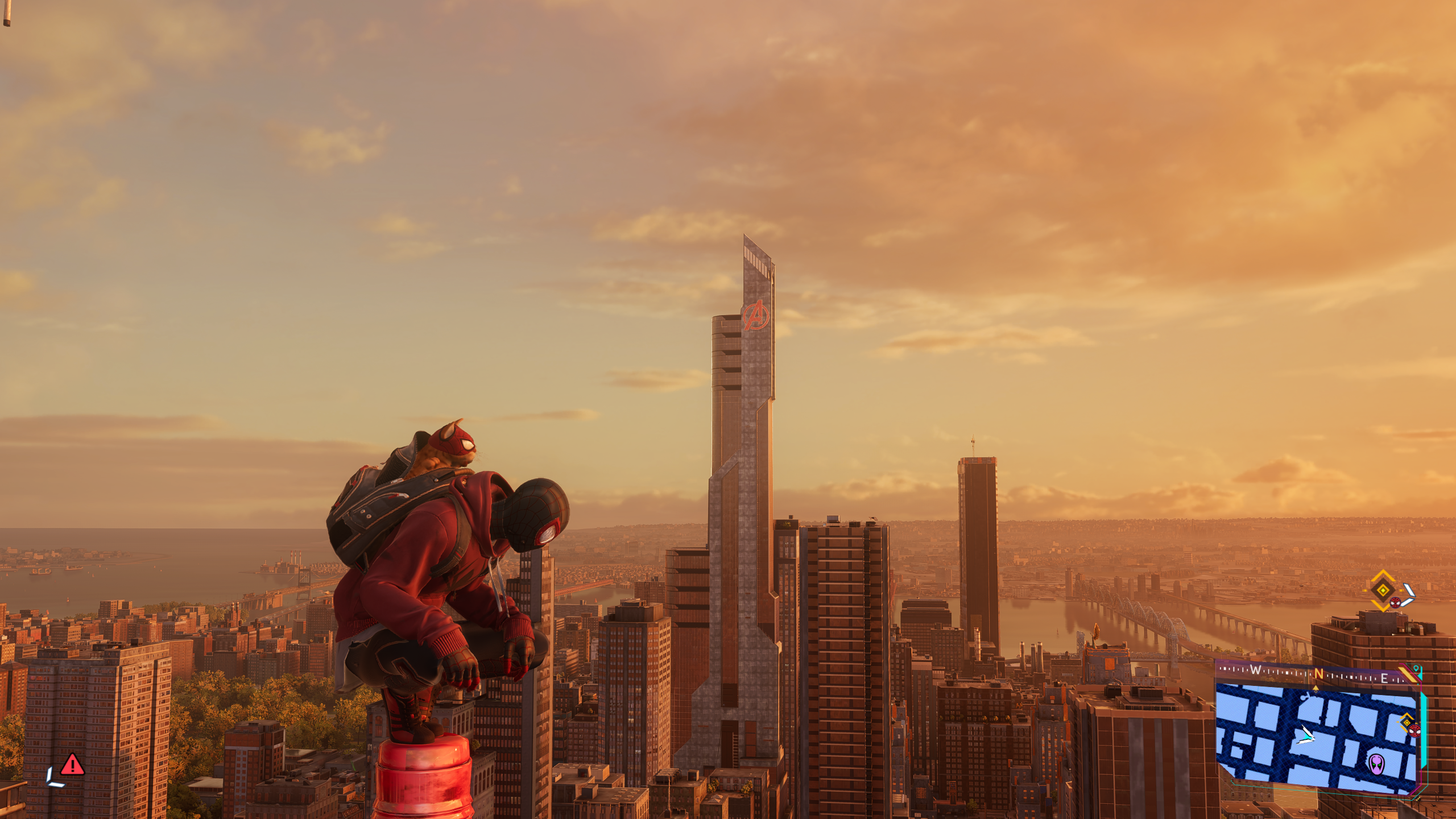Select the yellow diamond objective waypoint marker
The width and height of the screenshot is (1456, 819).
[x=1382, y=590]
